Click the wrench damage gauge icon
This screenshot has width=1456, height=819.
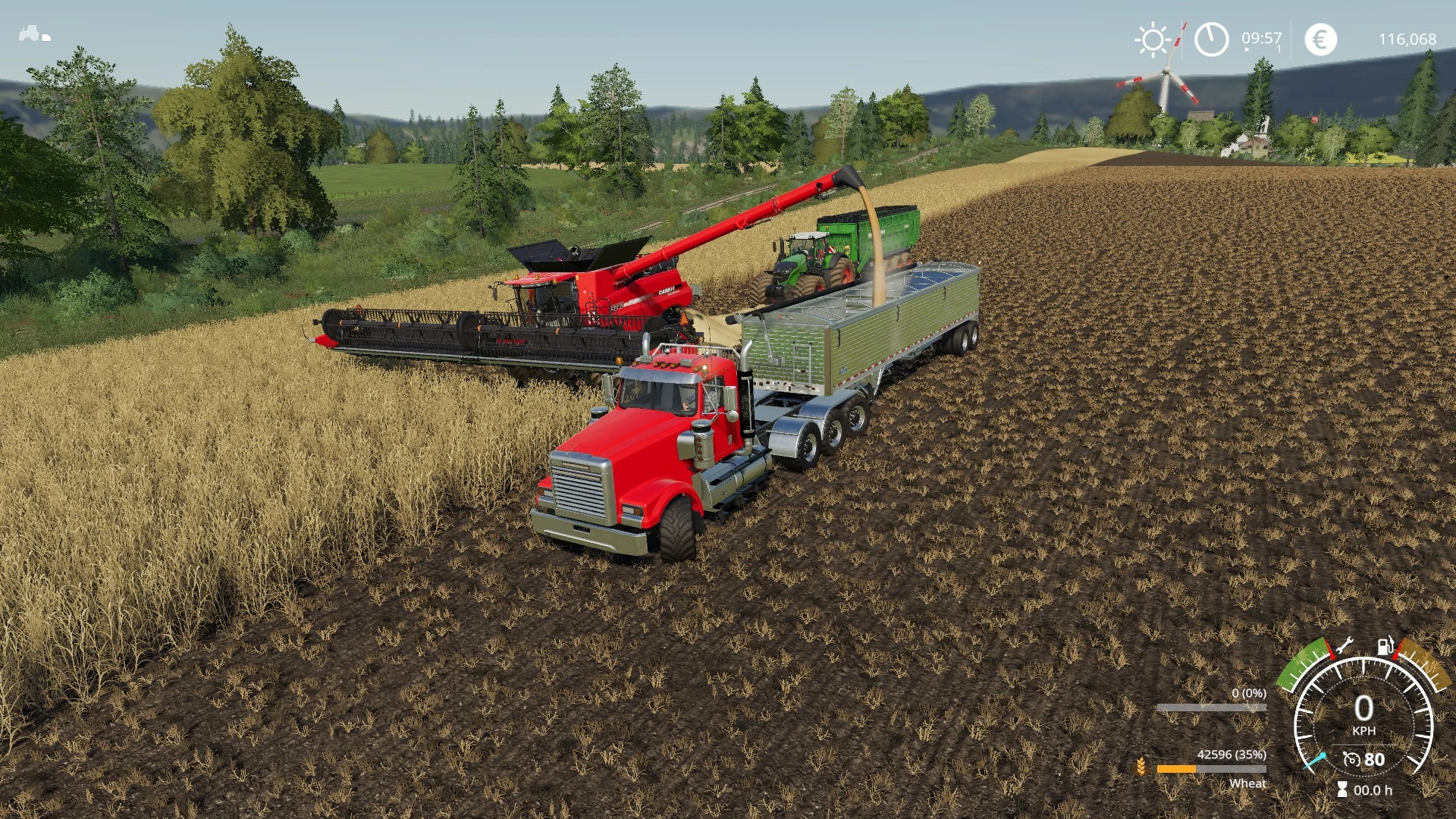point(1345,646)
